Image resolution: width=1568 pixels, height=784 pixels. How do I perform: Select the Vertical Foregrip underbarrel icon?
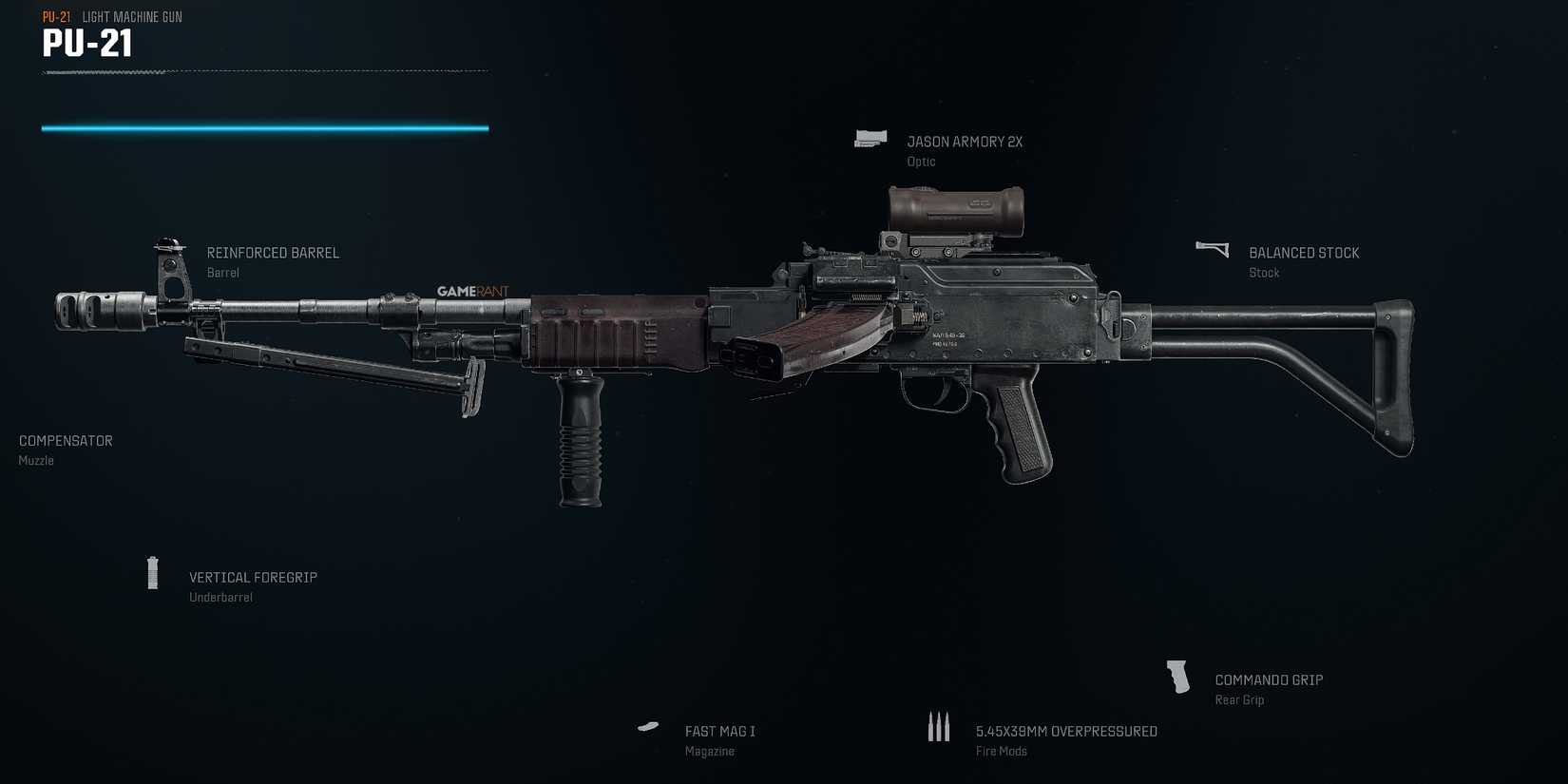tap(152, 573)
